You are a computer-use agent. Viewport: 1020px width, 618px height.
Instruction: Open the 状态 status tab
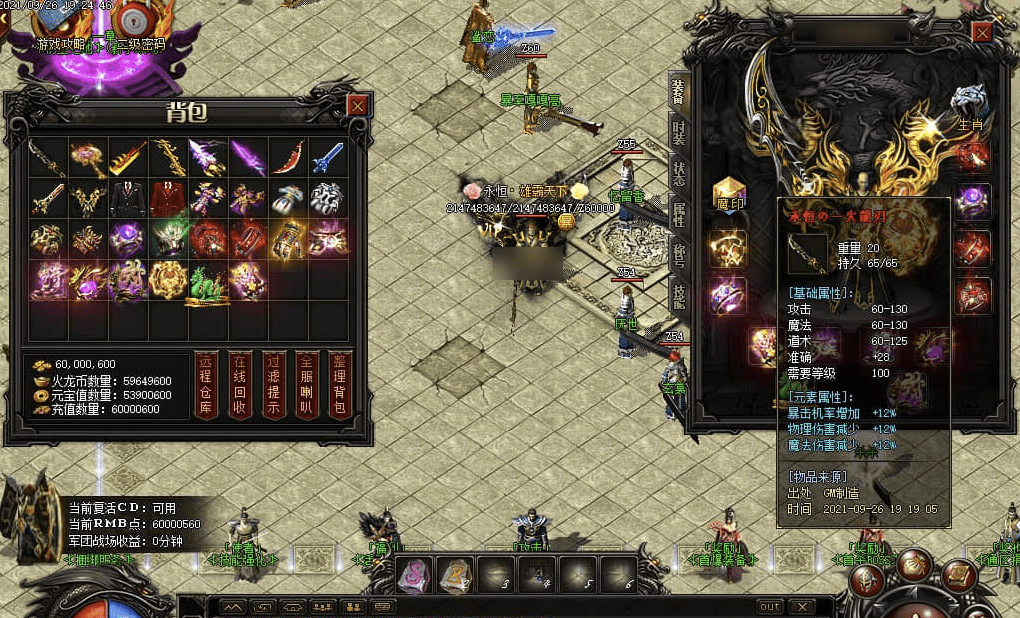[x=678, y=177]
